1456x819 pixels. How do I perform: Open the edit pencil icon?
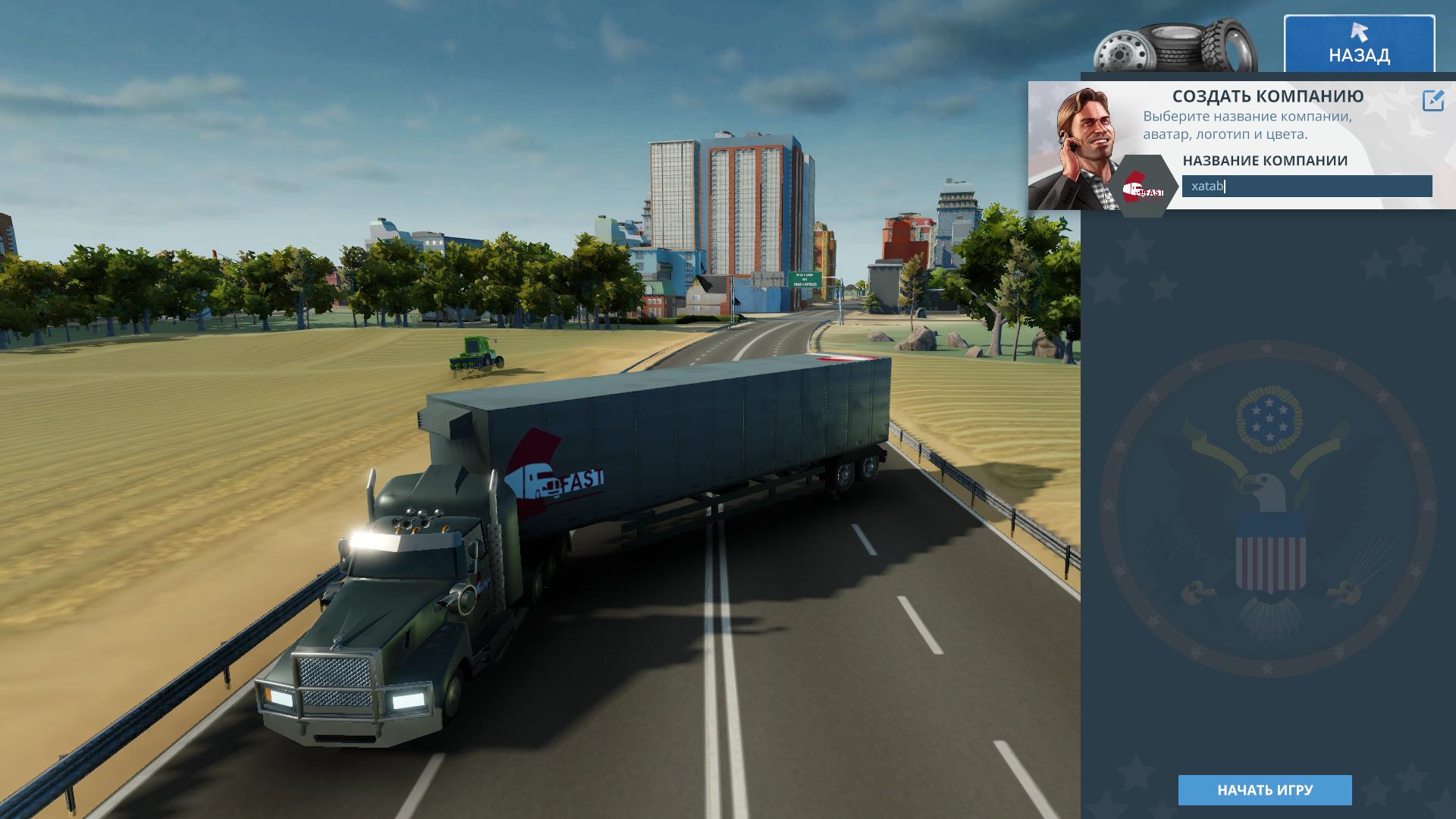point(1432,101)
